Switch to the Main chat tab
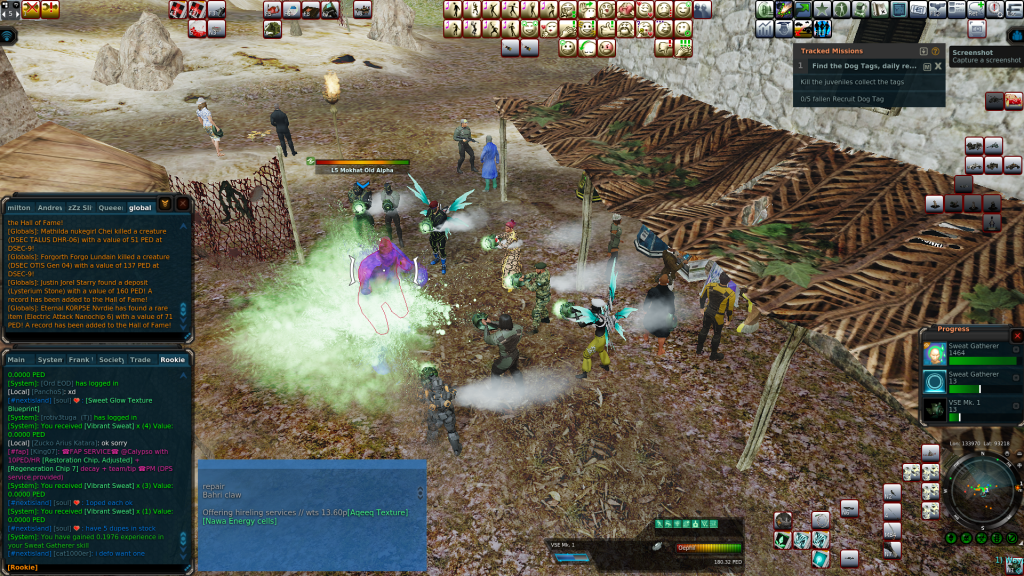 (x=16, y=359)
